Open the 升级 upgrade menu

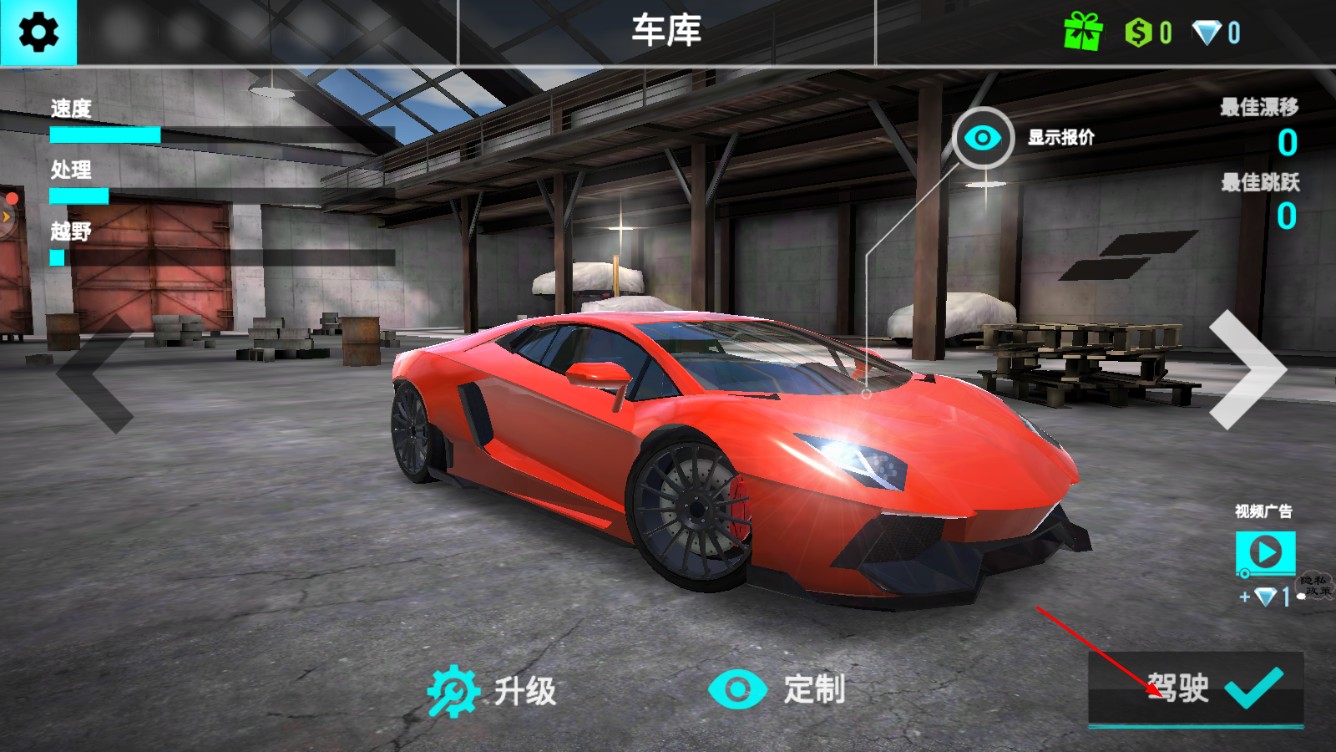click(x=491, y=690)
